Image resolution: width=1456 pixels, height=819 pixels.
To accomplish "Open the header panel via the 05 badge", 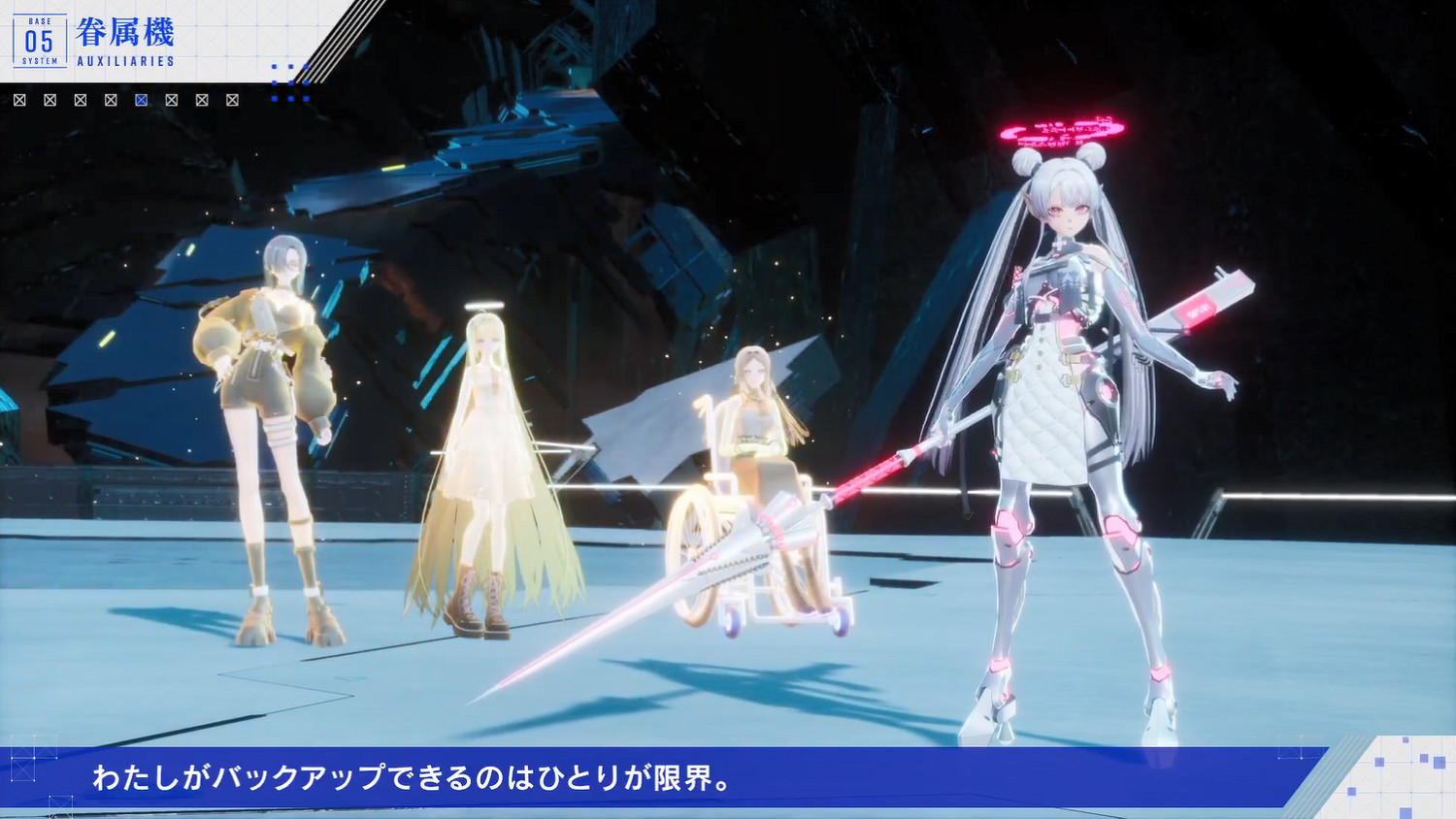I will (x=41, y=41).
